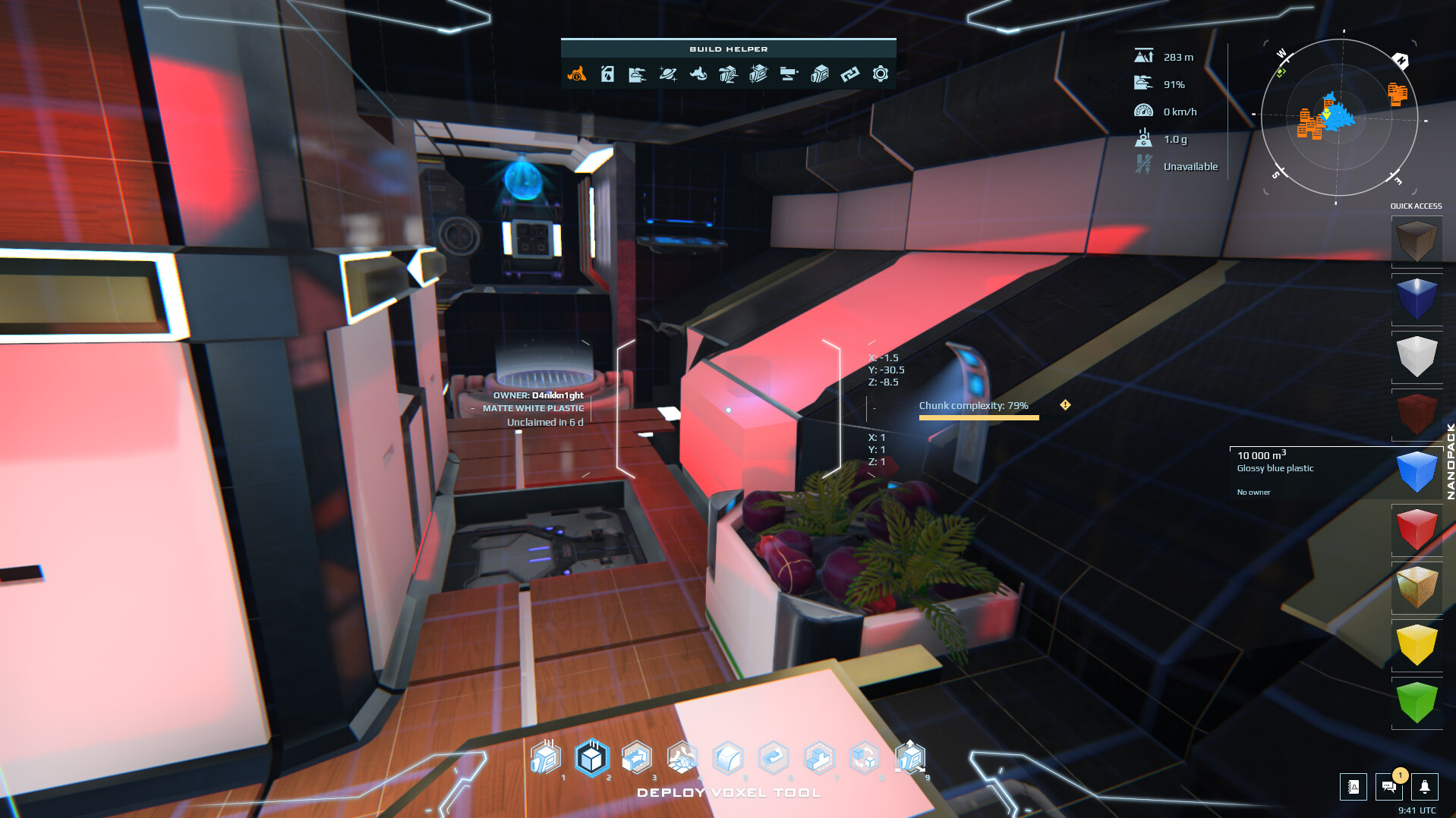Activate the Deploy Voxel Tool in hotbar slot 2
The width and height of the screenshot is (1456, 818).
(x=593, y=757)
